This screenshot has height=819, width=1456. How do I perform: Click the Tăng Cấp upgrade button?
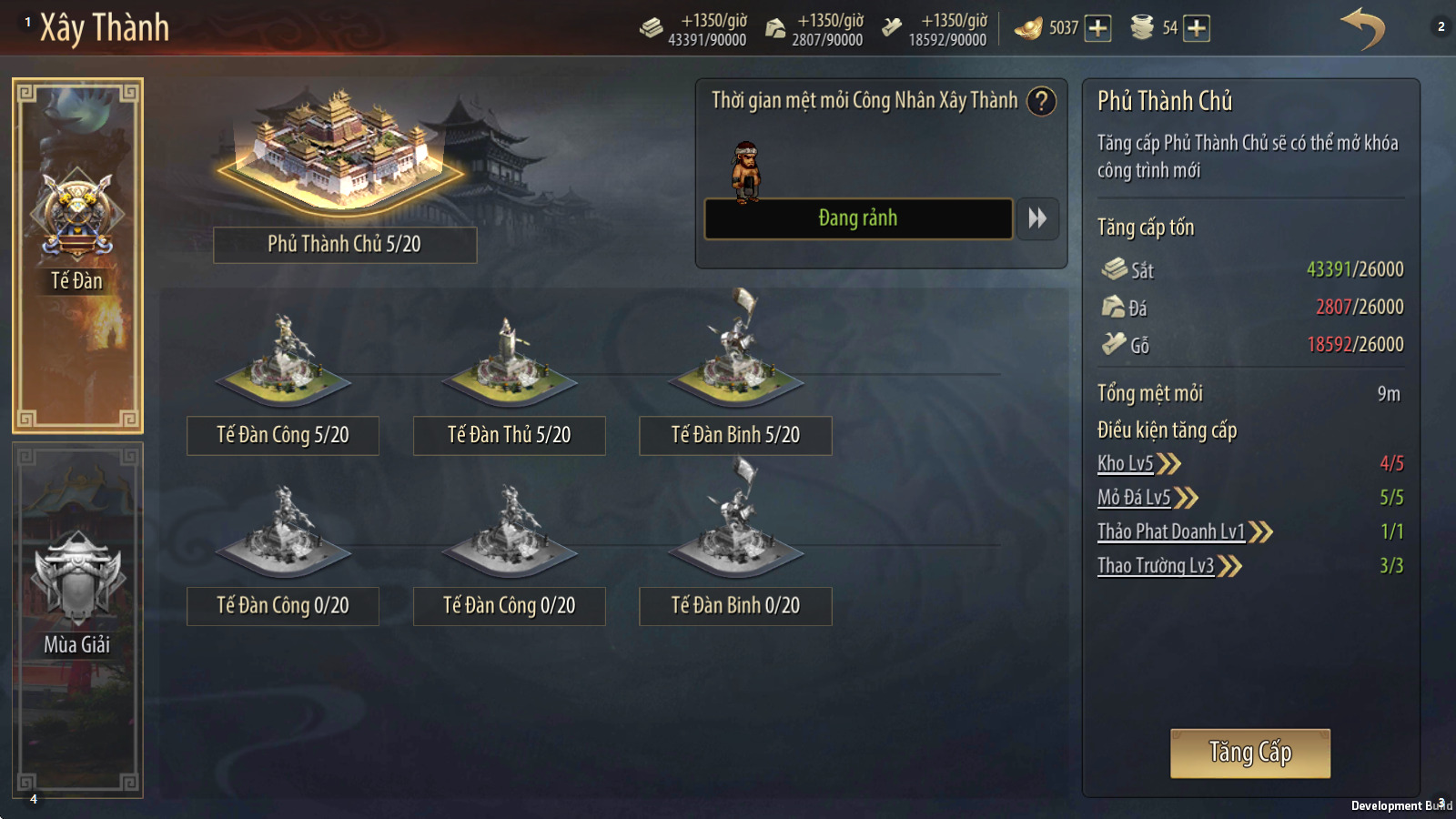[1249, 753]
